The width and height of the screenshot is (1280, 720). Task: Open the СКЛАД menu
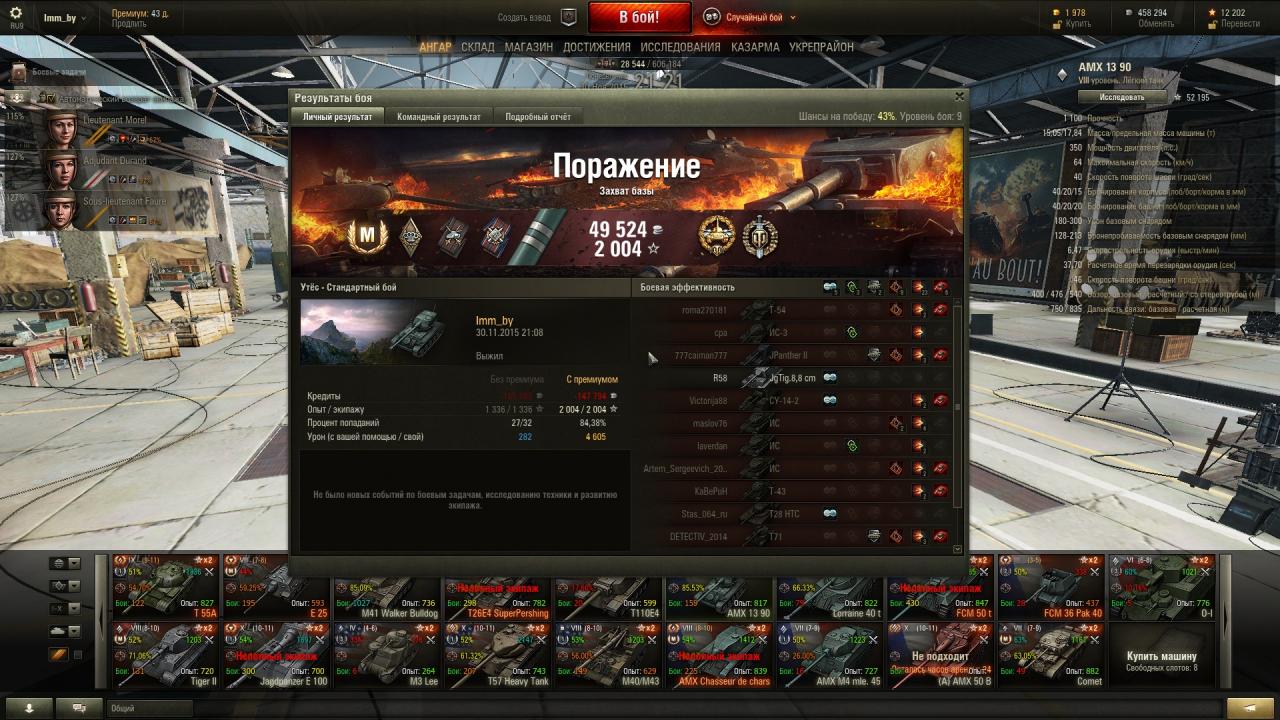tap(478, 47)
